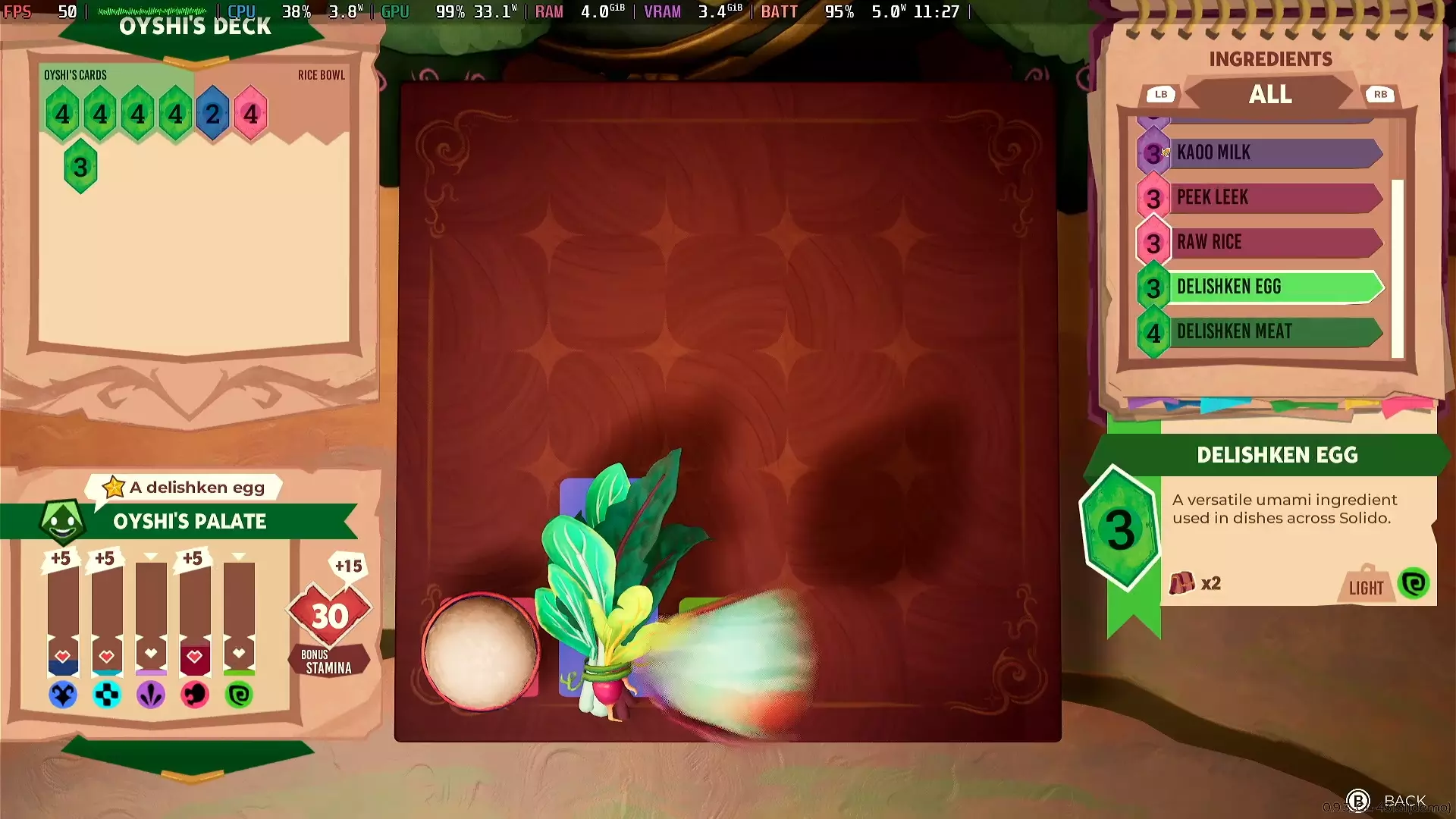Switch the ALL ingredients category tab
Image resolution: width=1456 pixels, height=819 pixels.
(1270, 95)
